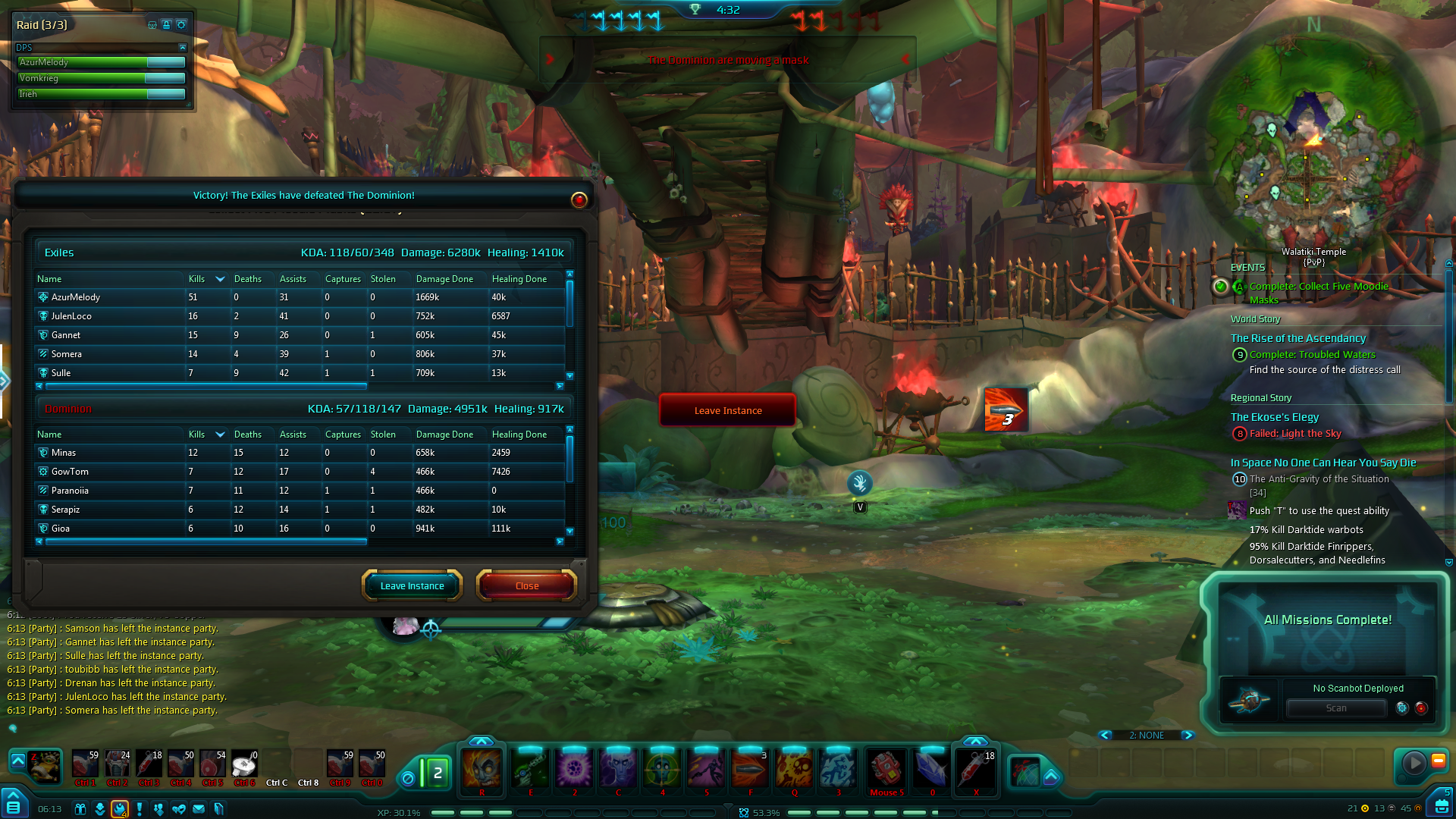Click the large red Leave Instance button

[x=727, y=410]
